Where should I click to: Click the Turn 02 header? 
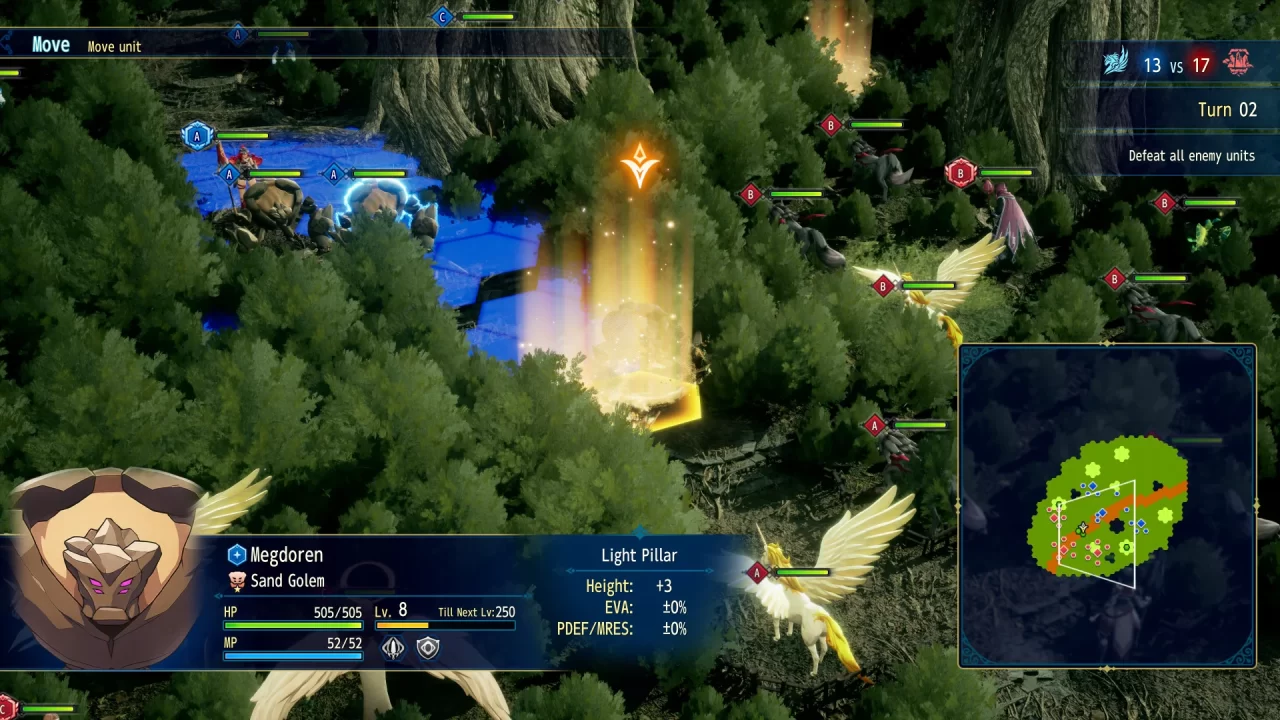(1228, 109)
